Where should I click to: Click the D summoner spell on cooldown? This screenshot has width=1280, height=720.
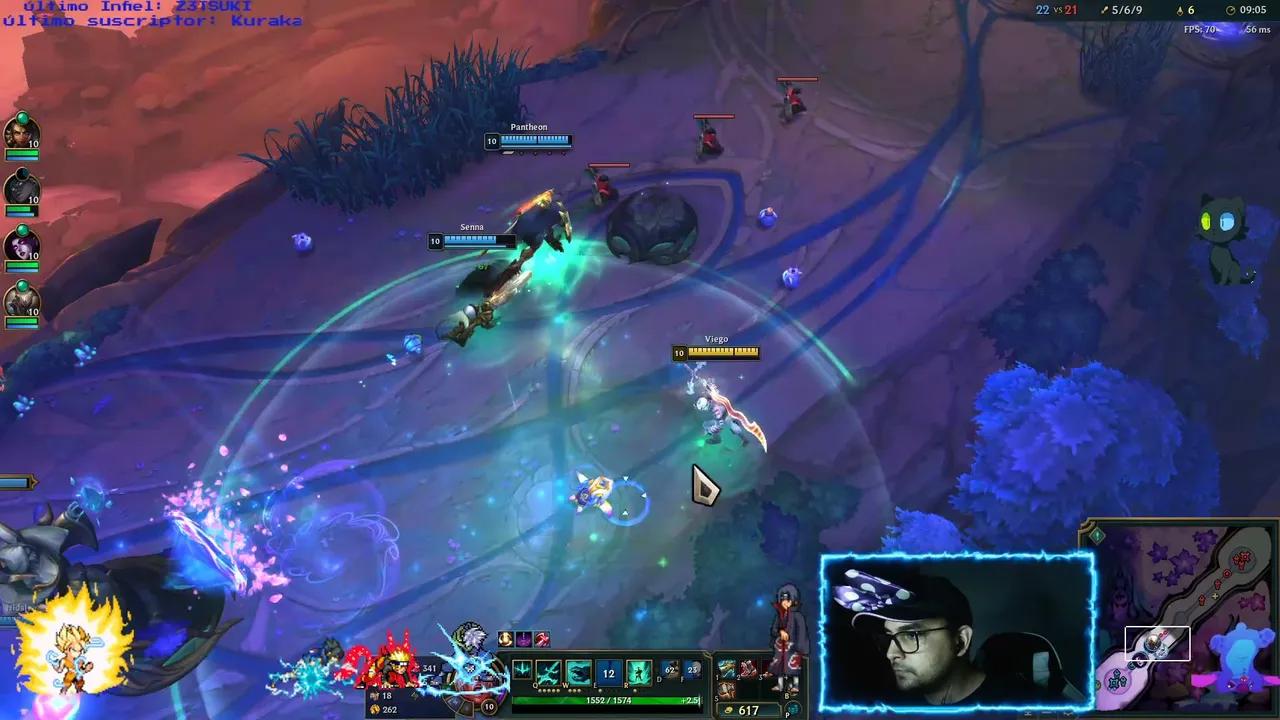click(672, 670)
